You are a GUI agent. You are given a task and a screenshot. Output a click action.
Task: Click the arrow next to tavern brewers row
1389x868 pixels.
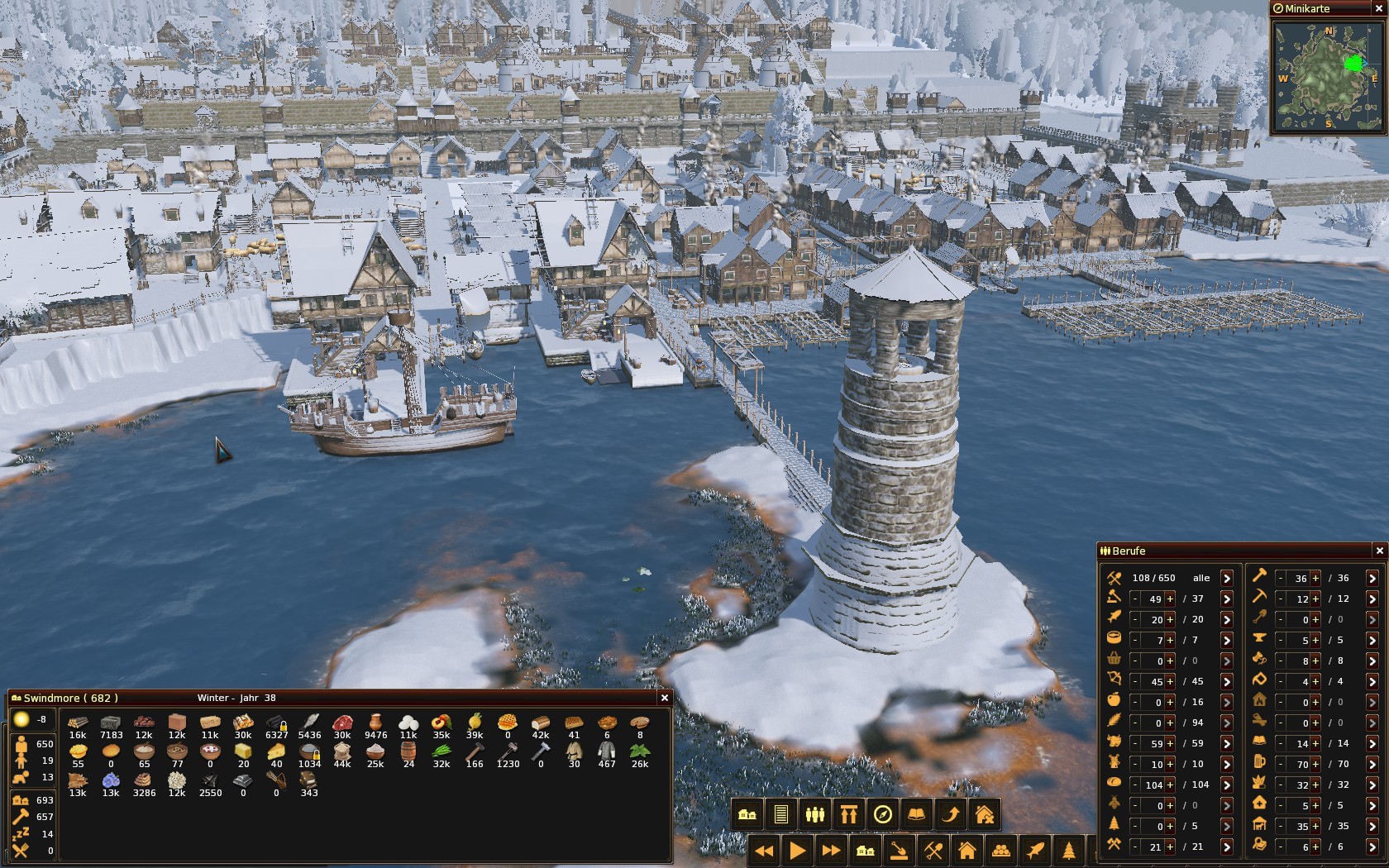[1372, 764]
